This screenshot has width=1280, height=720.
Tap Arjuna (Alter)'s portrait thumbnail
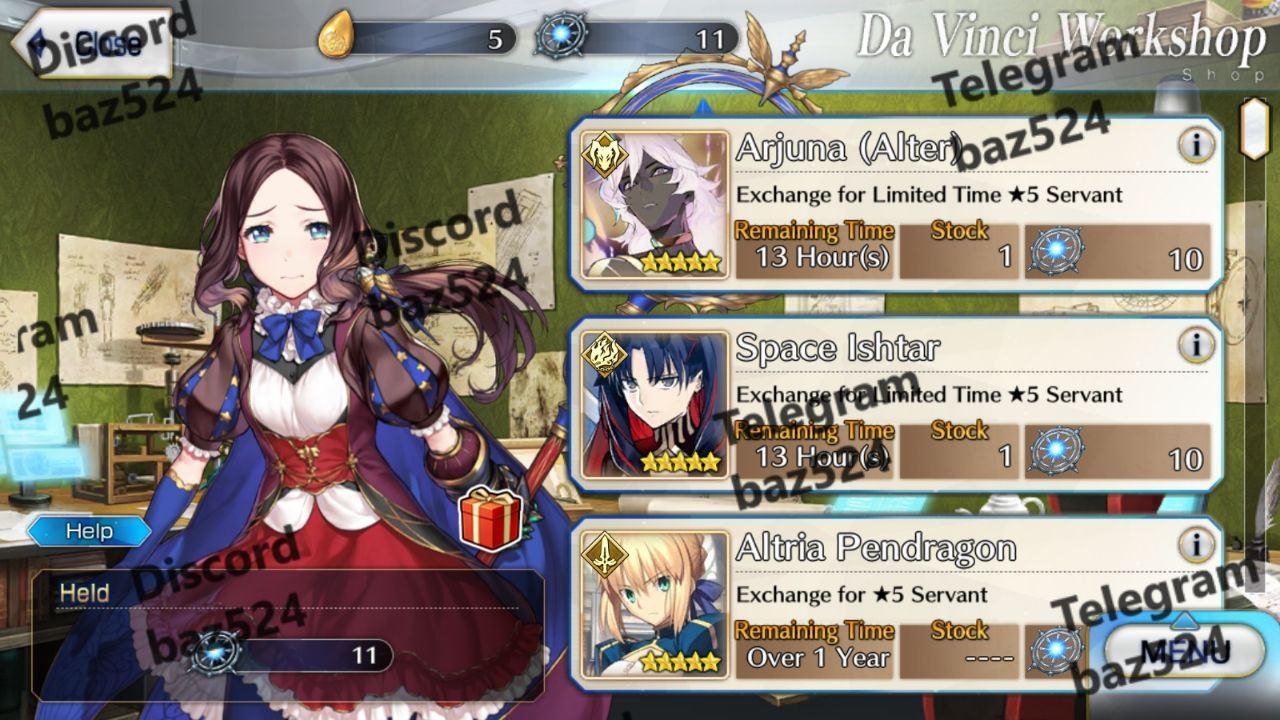click(x=655, y=205)
